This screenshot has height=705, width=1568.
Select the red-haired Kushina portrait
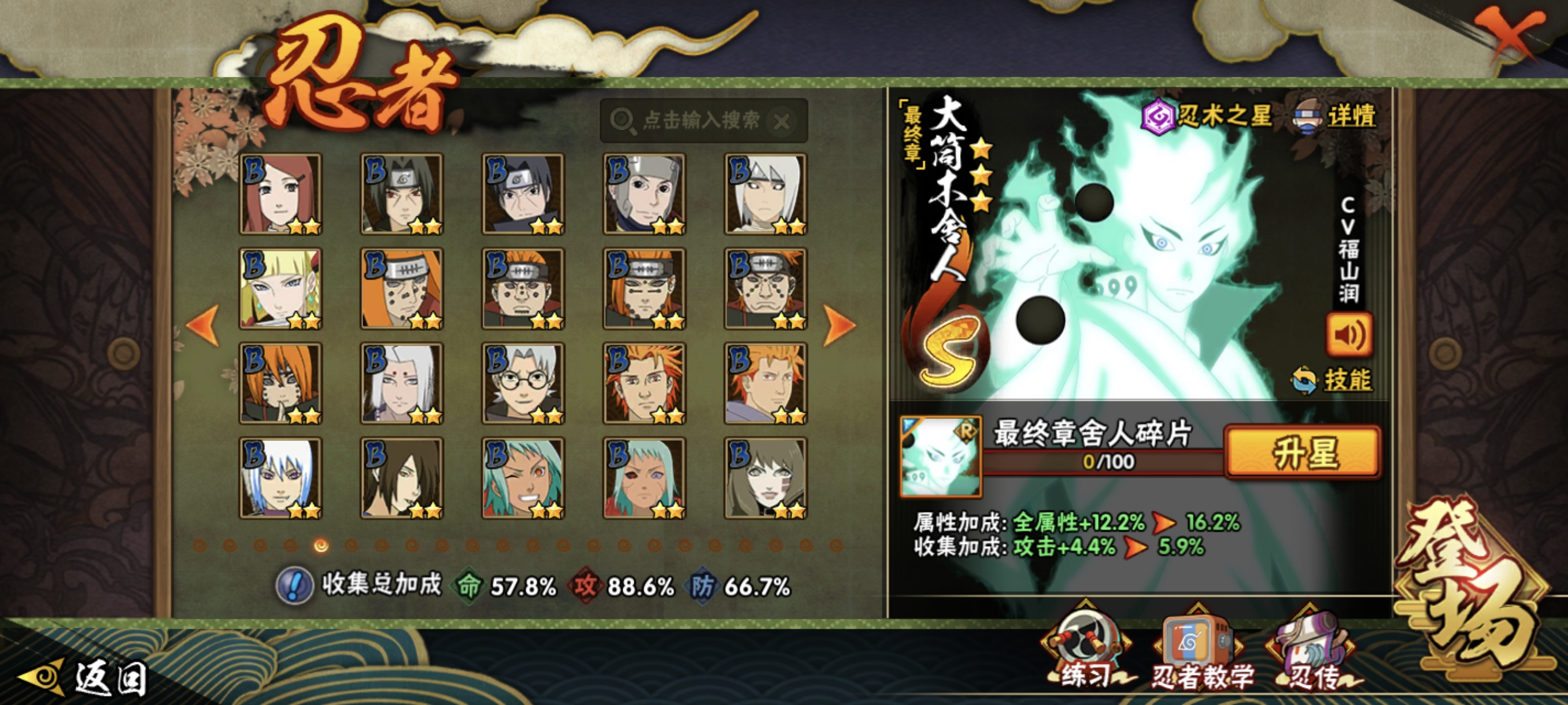point(280,194)
